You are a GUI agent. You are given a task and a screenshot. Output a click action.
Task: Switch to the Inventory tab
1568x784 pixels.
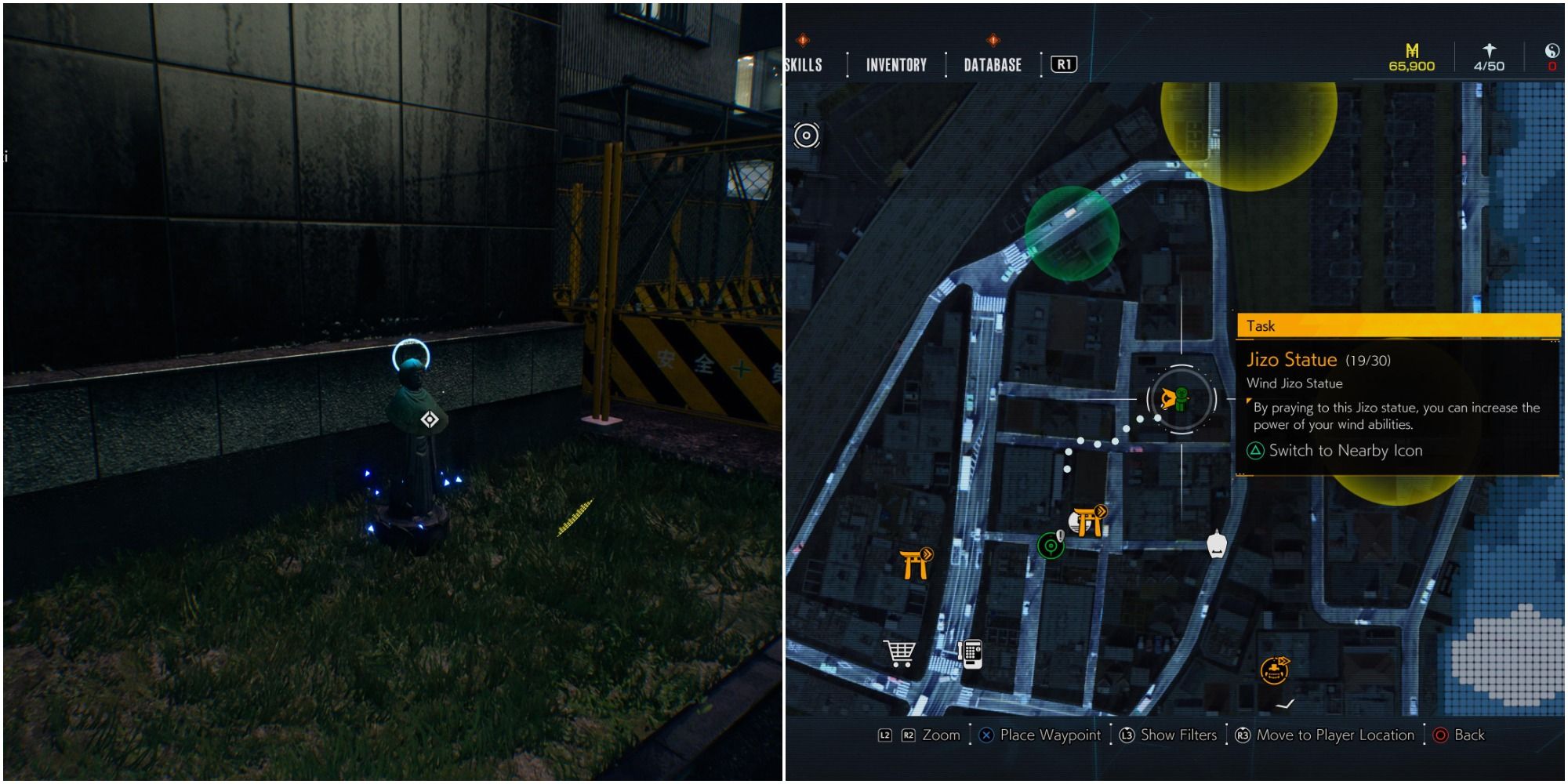pyautogui.click(x=897, y=65)
